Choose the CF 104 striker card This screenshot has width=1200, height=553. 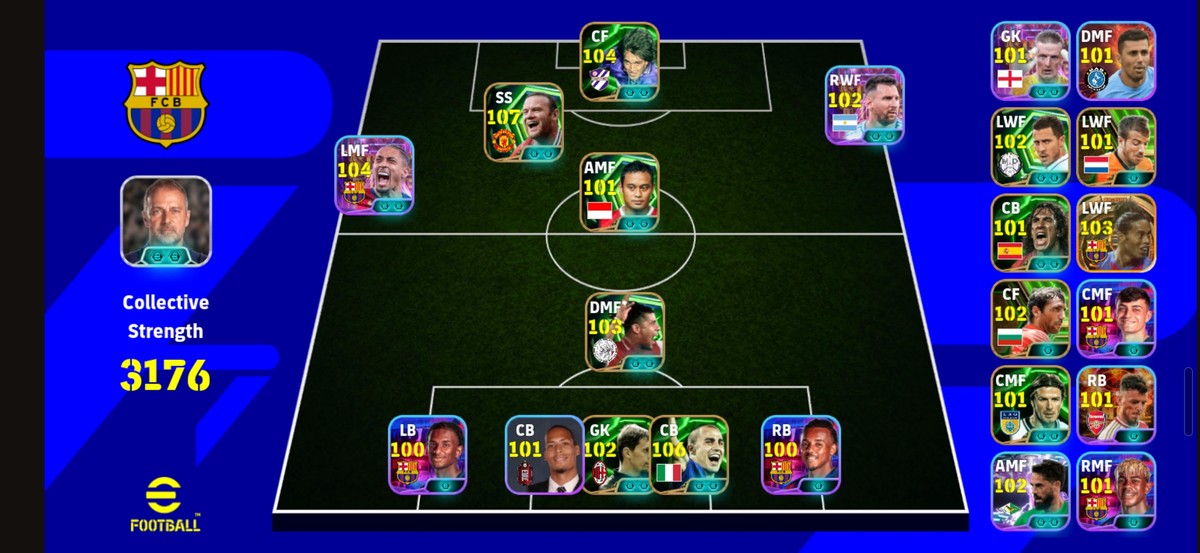pyautogui.click(x=620, y=62)
